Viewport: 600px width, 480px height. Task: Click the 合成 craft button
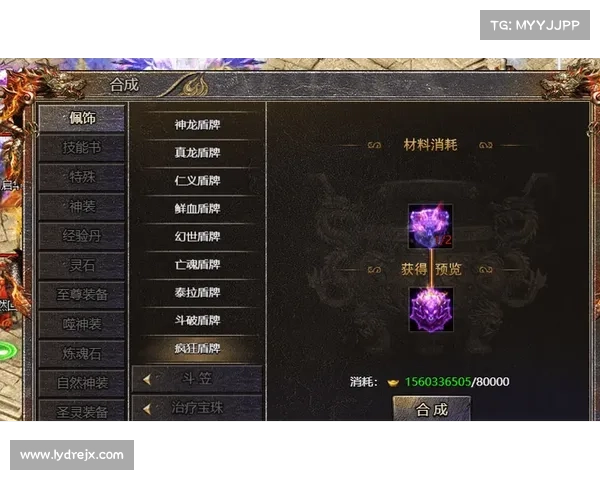coord(431,409)
